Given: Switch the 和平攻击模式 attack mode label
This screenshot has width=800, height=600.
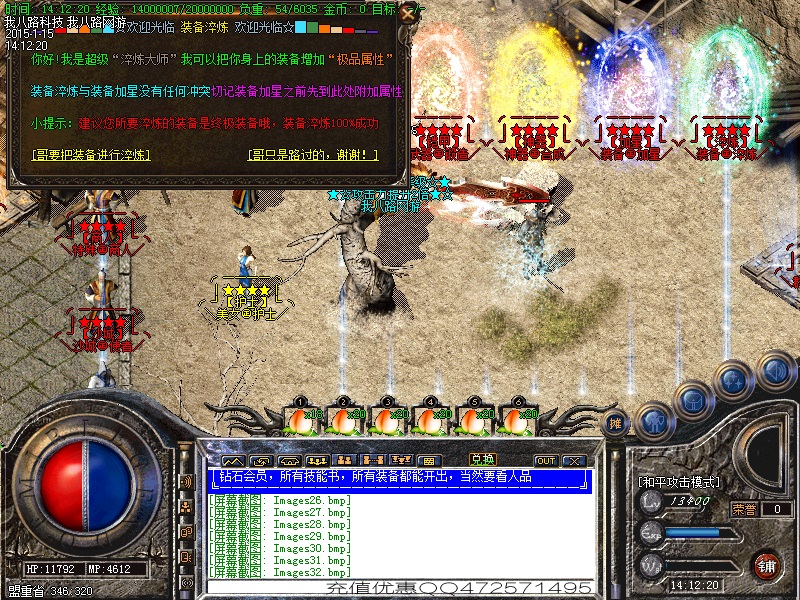Looking at the screenshot, I should pos(680,482).
